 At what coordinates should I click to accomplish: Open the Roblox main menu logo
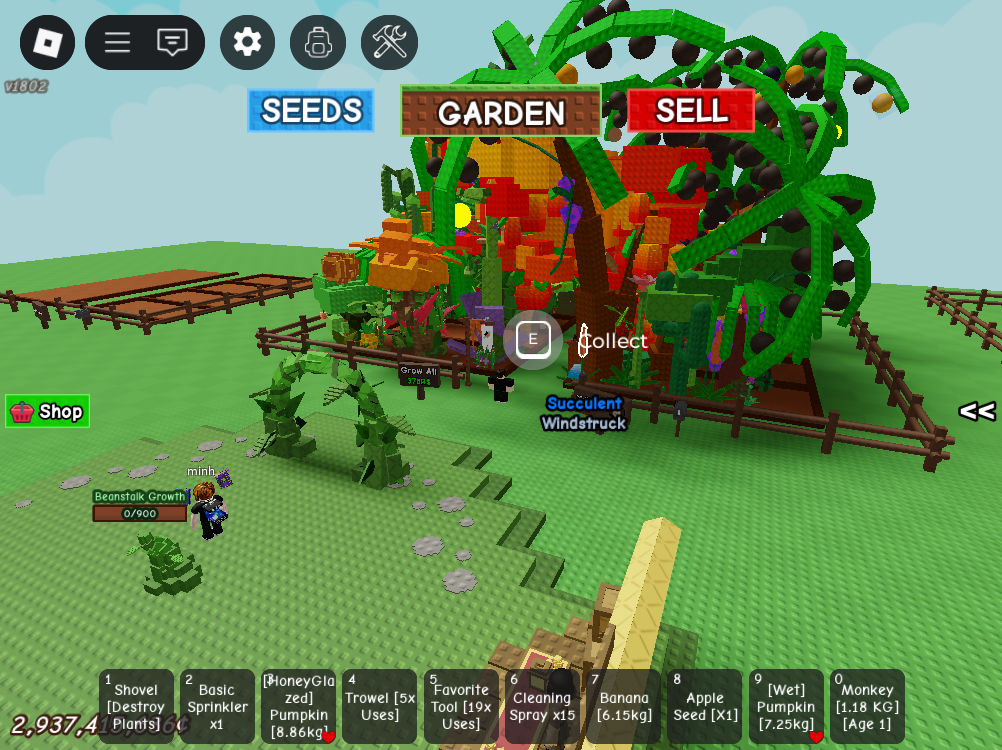47,43
